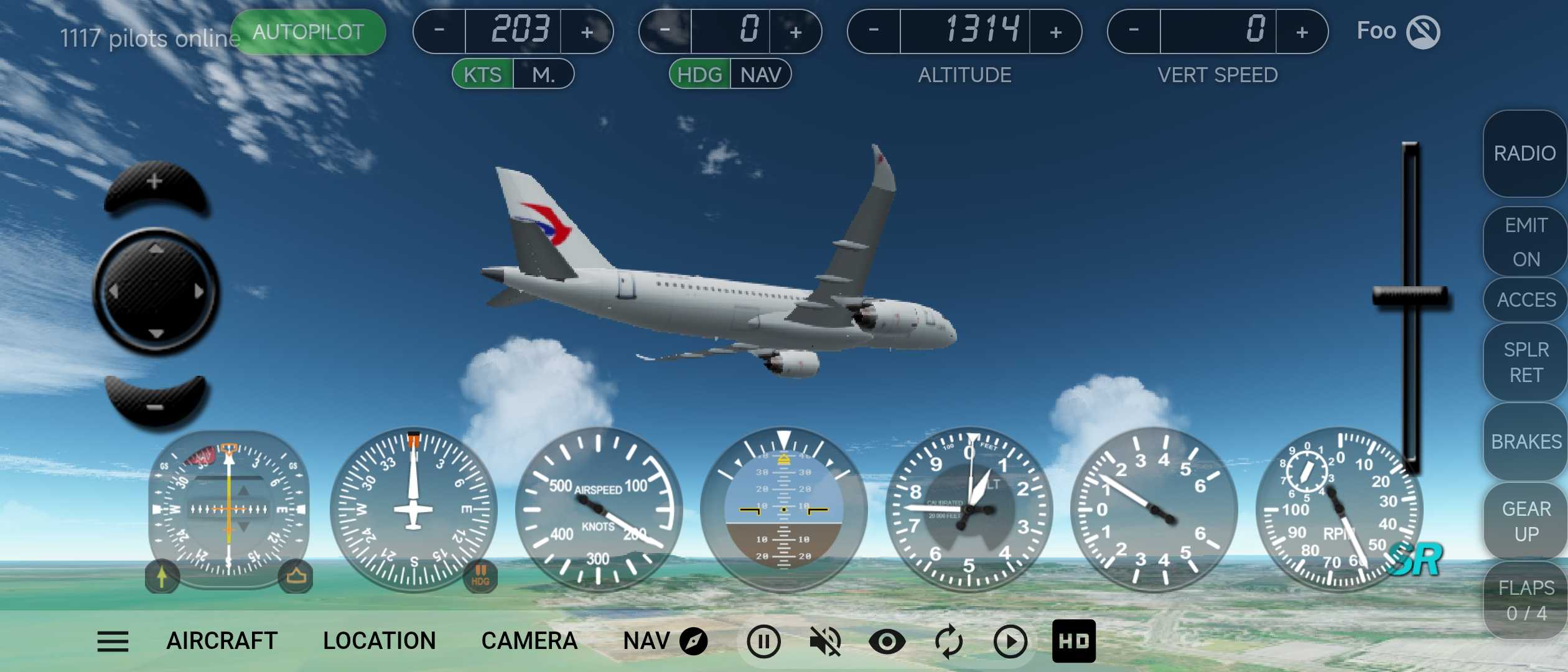Viewport: 1568px width, 672px height.
Task: Apply the BRAKES button
Action: click(x=1526, y=441)
